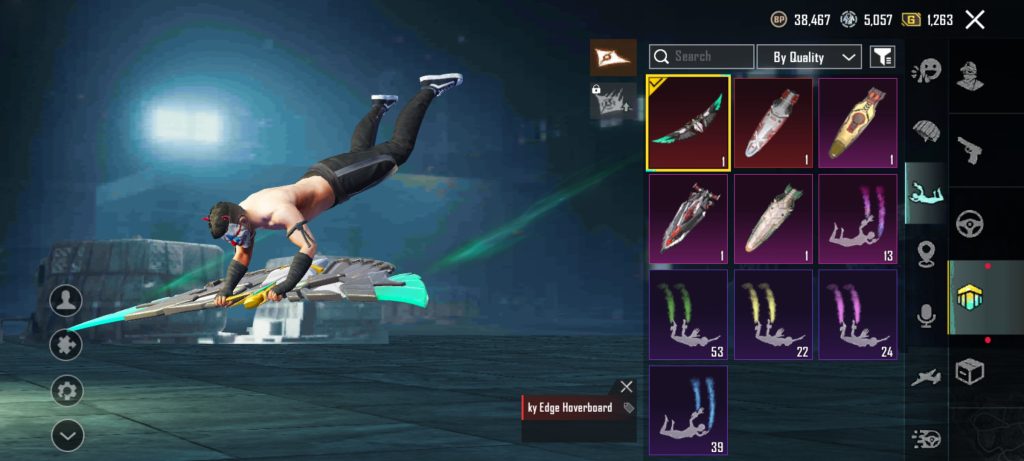Select the yellow skull-face board slot
The width and height of the screenshot is (1024, 461).
[857, 123]
